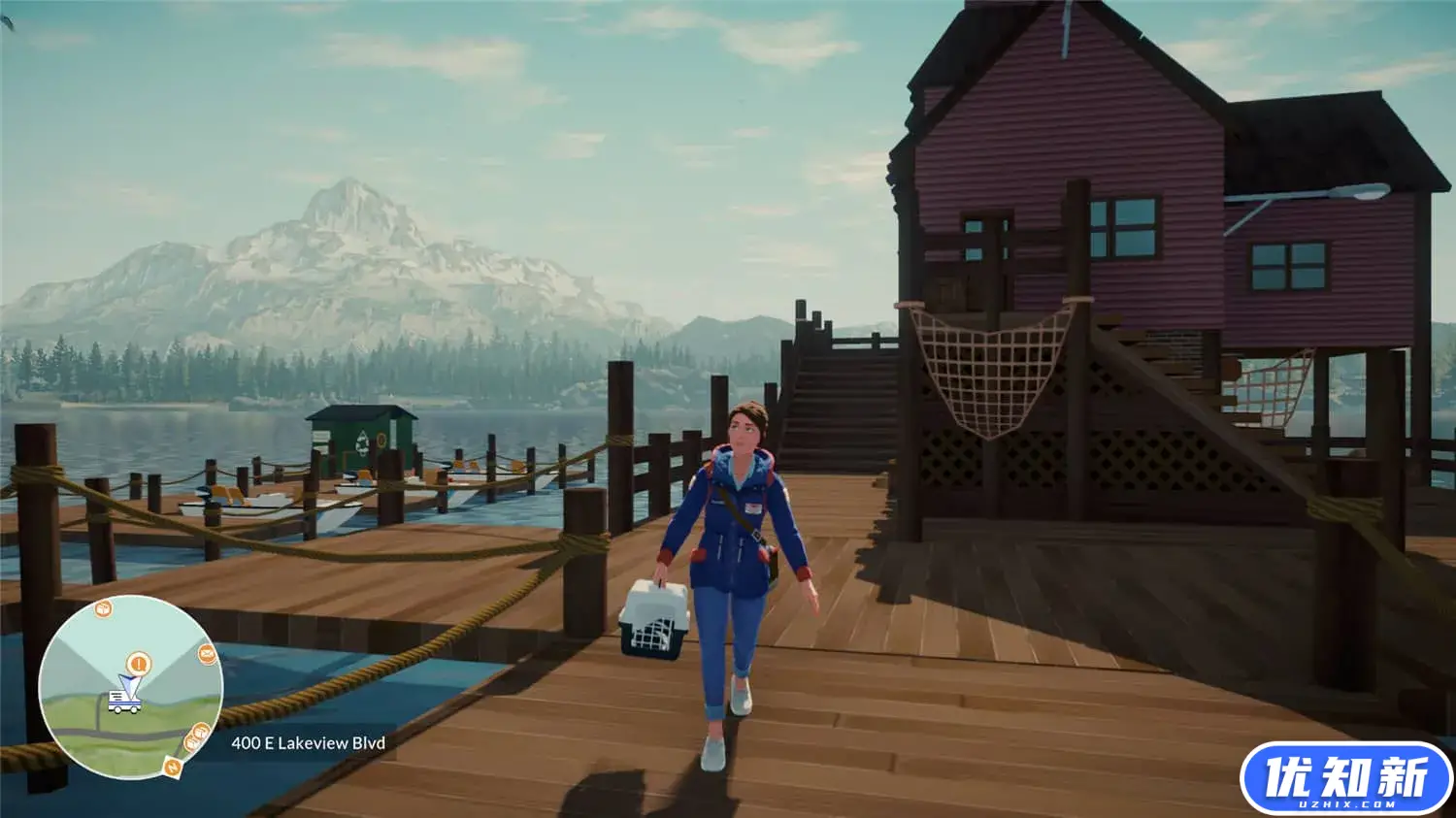
Task: Choose the package marker at minimap's top edge
Action: (103, 608)
